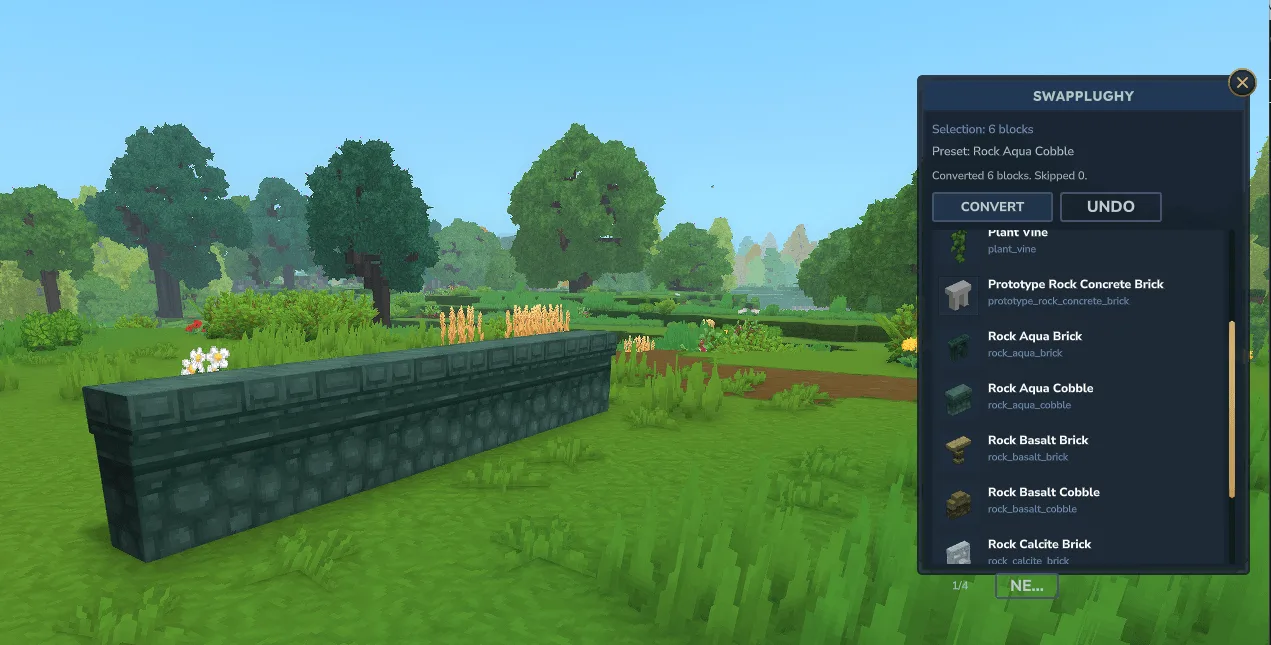Choose Prototype Rock Concrete Brick preset

1075,292
